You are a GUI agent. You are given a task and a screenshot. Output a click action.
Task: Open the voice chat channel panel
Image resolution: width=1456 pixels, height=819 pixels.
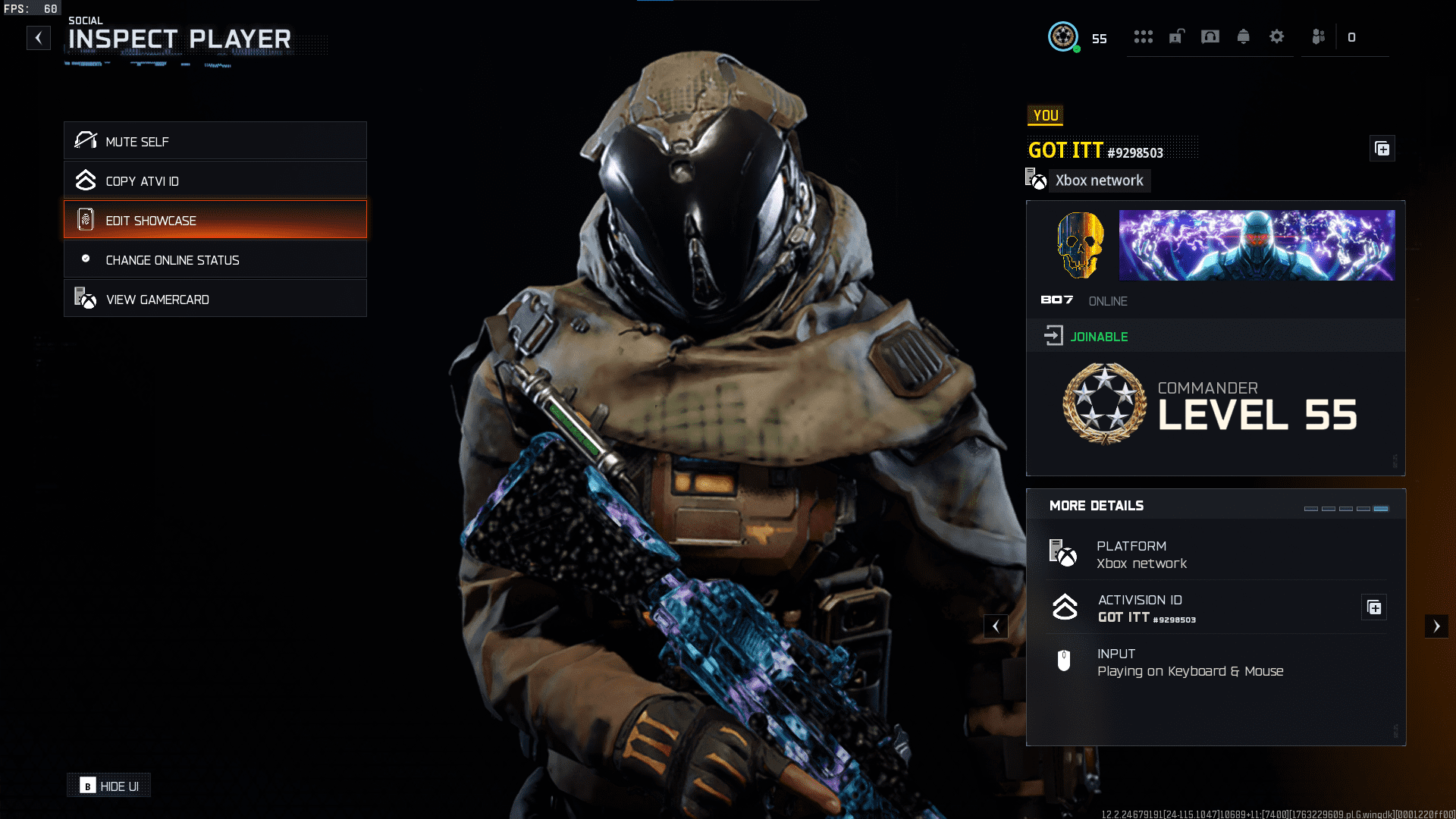coord(1210,36)
